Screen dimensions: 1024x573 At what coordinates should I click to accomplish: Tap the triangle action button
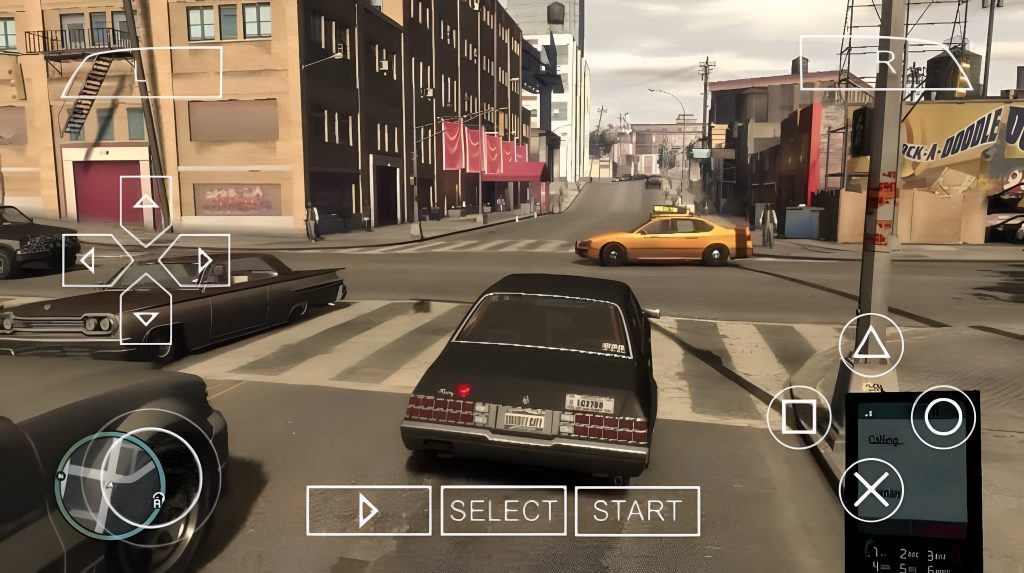[x=870, y=344]
